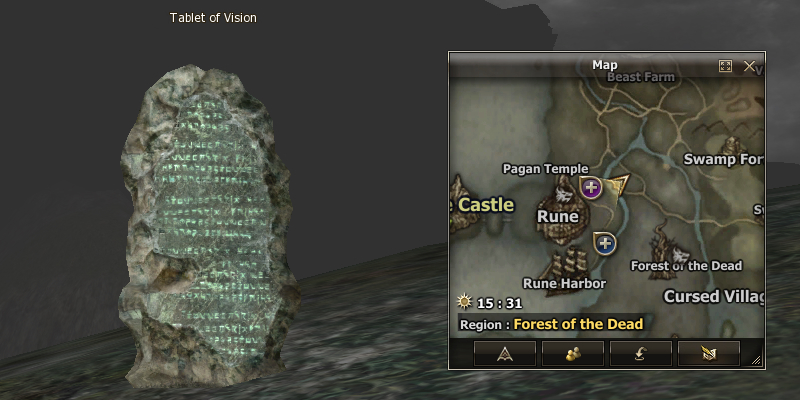Click the map window resize grip
Screen dimensions: 800x400
(757, 361)
